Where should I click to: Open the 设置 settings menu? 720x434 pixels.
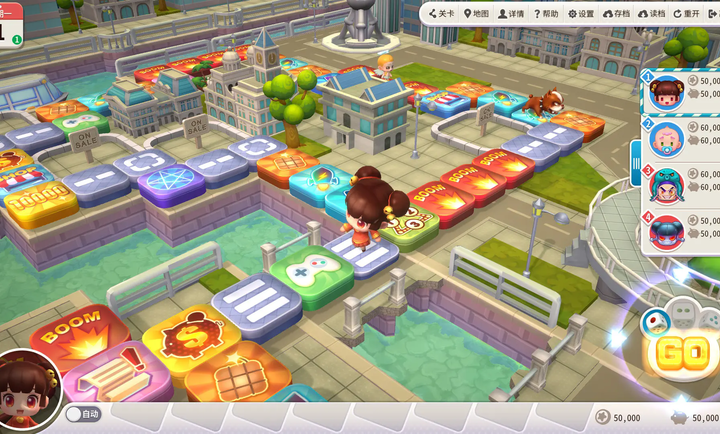tap(581, 14)
